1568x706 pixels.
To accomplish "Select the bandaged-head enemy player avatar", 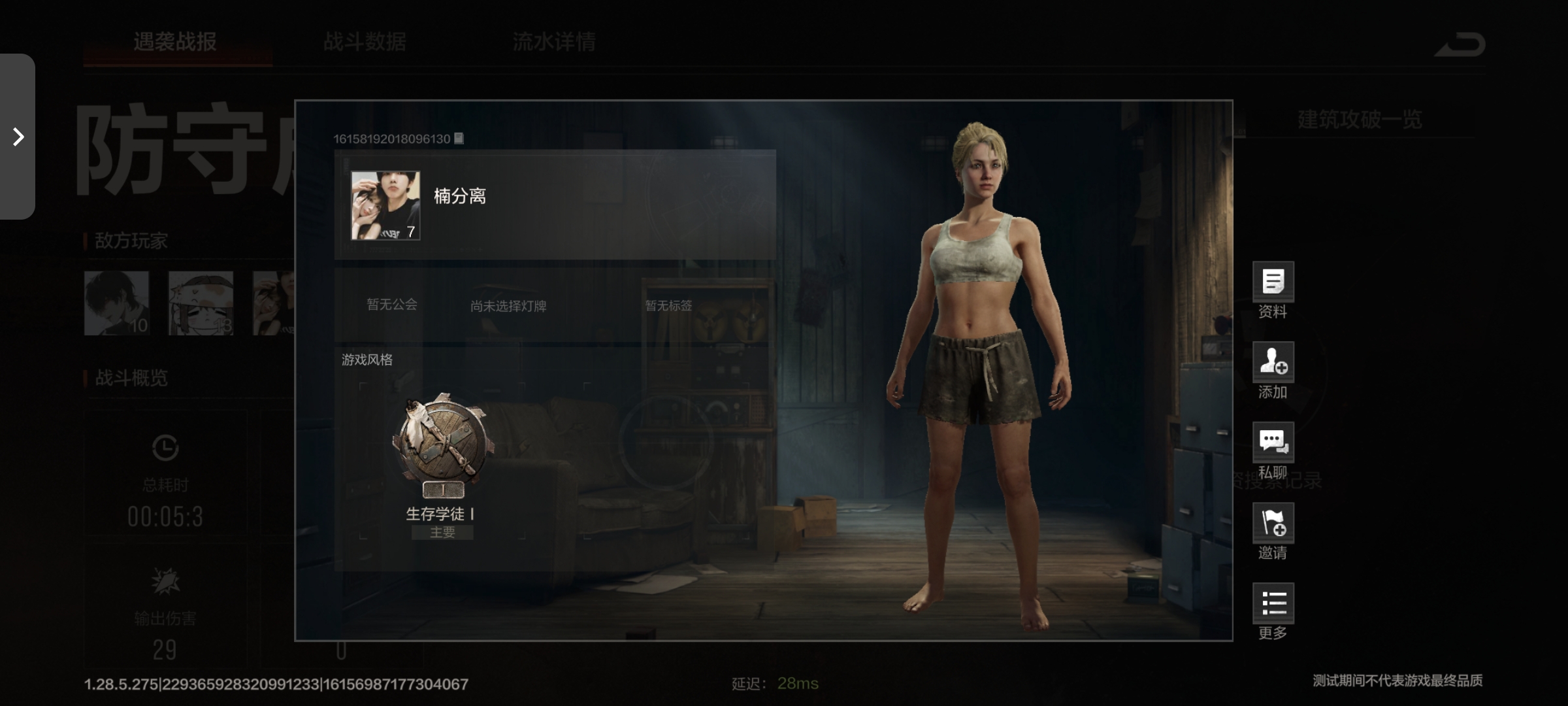I will click(x=201, y=303).
